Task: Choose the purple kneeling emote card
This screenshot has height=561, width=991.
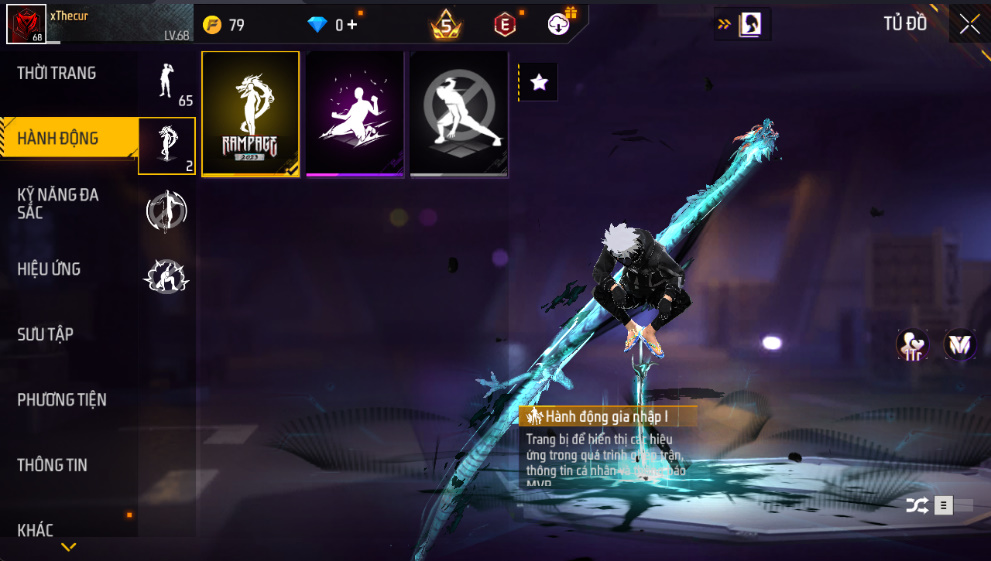Action: tap(355, 114)
